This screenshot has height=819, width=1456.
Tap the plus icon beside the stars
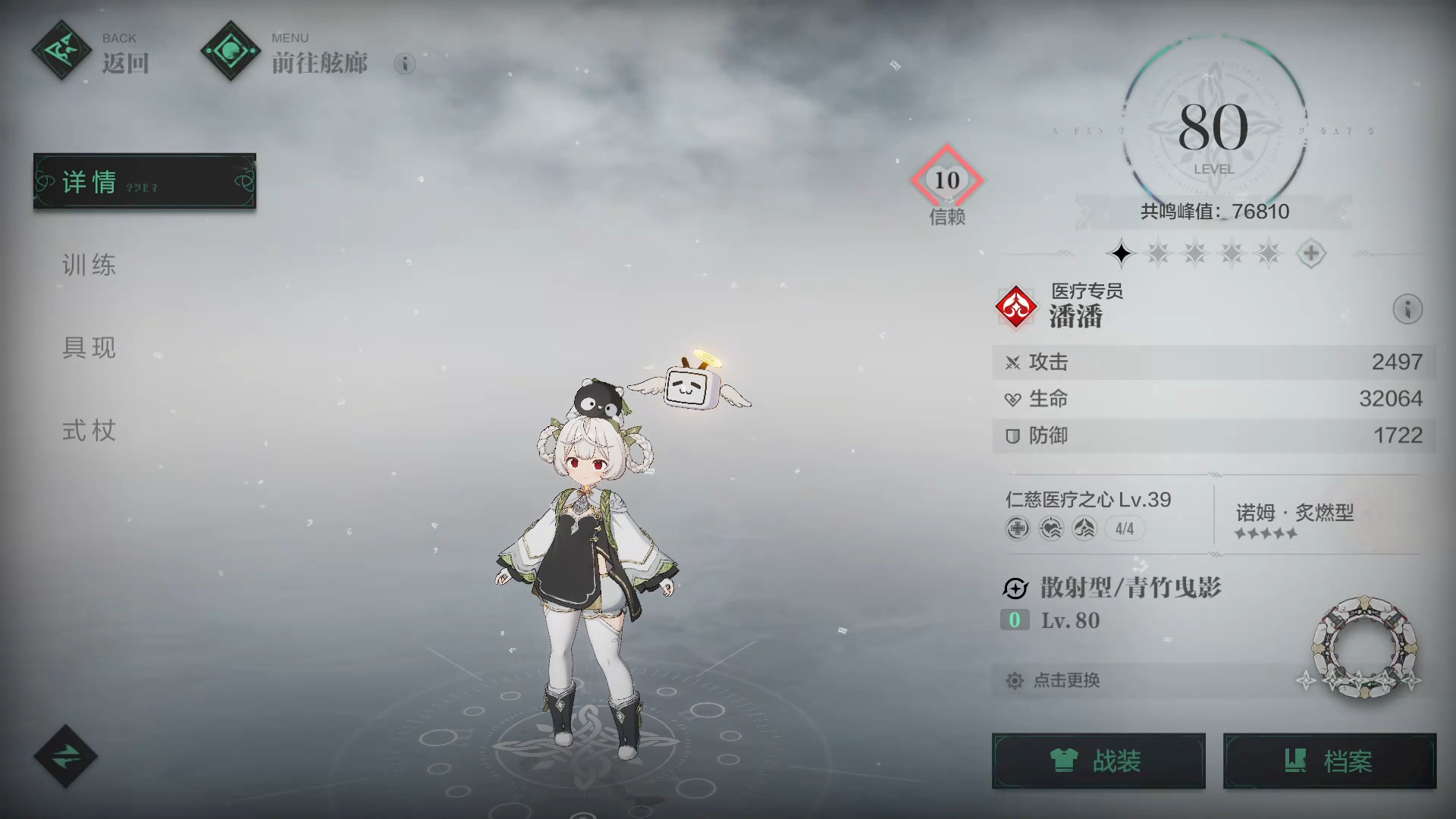[x=1311, y=253]
